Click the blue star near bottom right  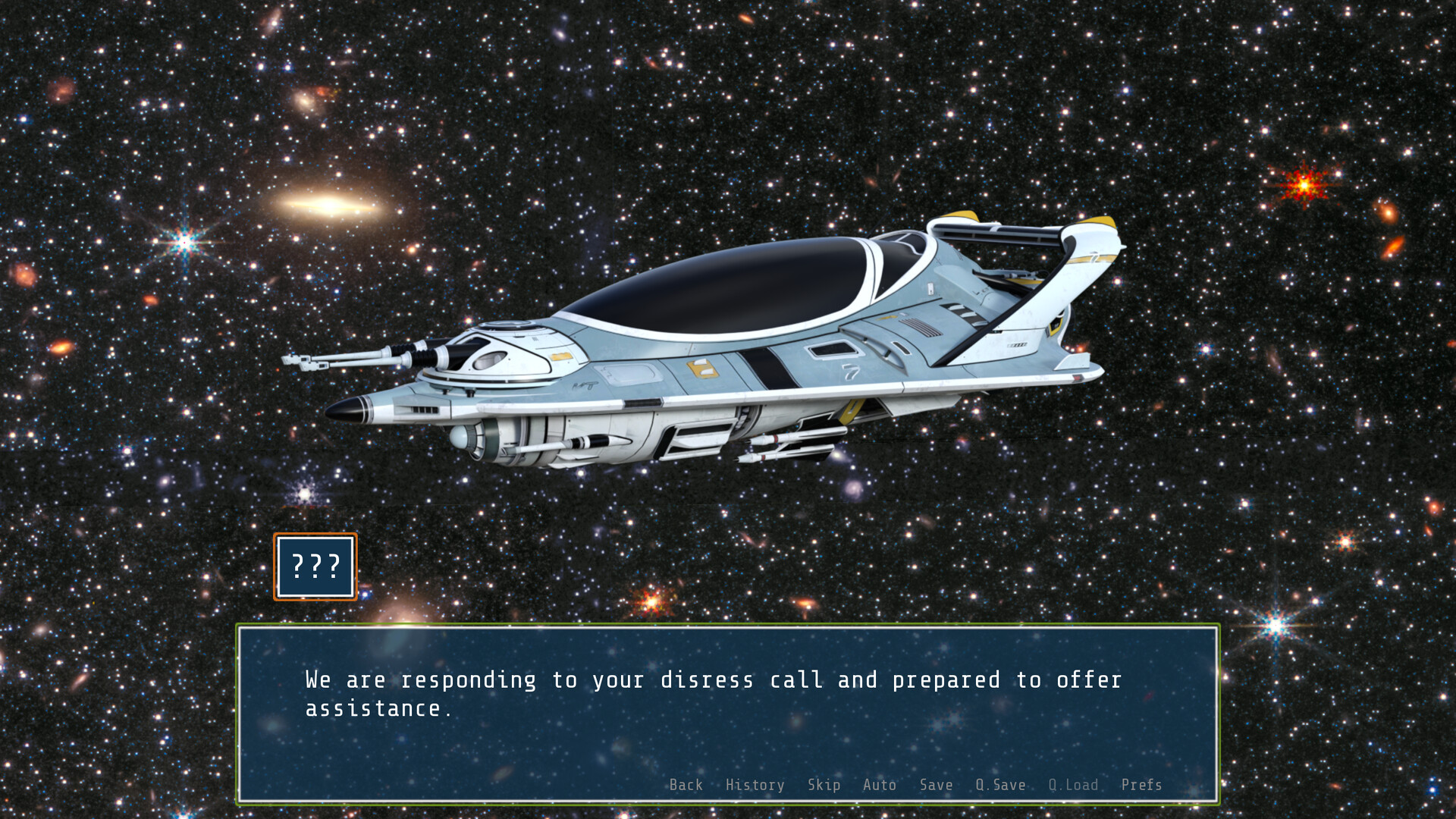[x=1277, y=623]
